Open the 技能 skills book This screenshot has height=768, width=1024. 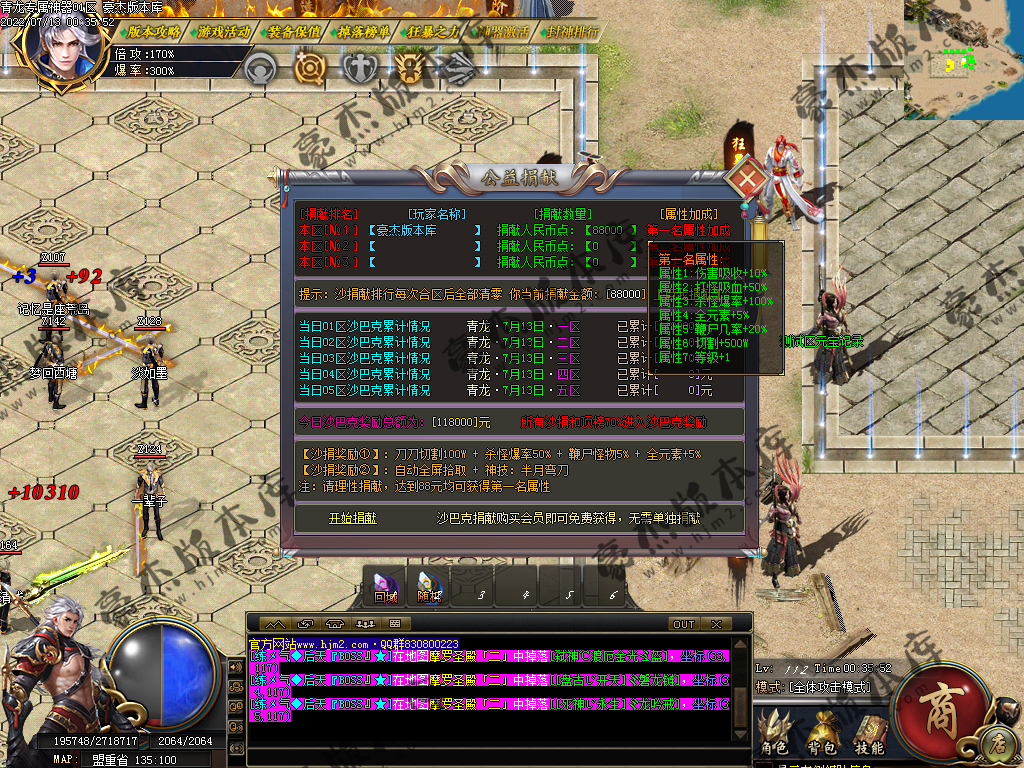pos(868,733)
